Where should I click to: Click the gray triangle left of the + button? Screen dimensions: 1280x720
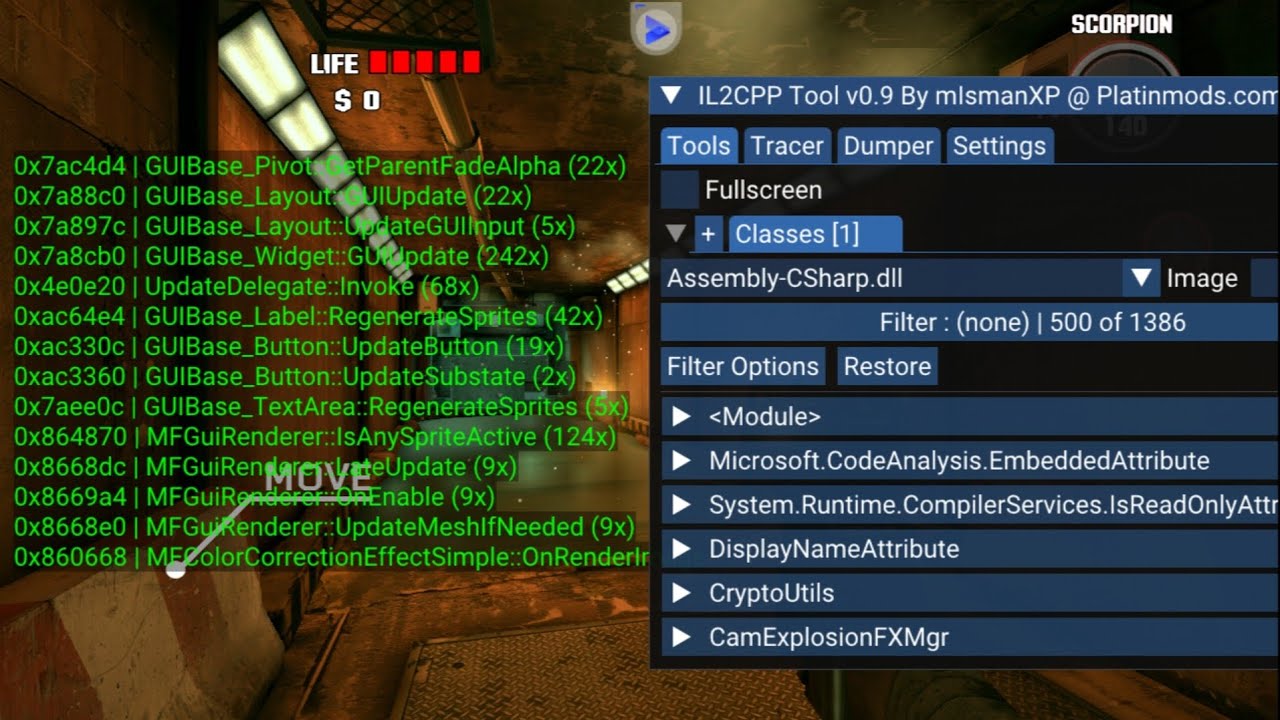[676, 234]
